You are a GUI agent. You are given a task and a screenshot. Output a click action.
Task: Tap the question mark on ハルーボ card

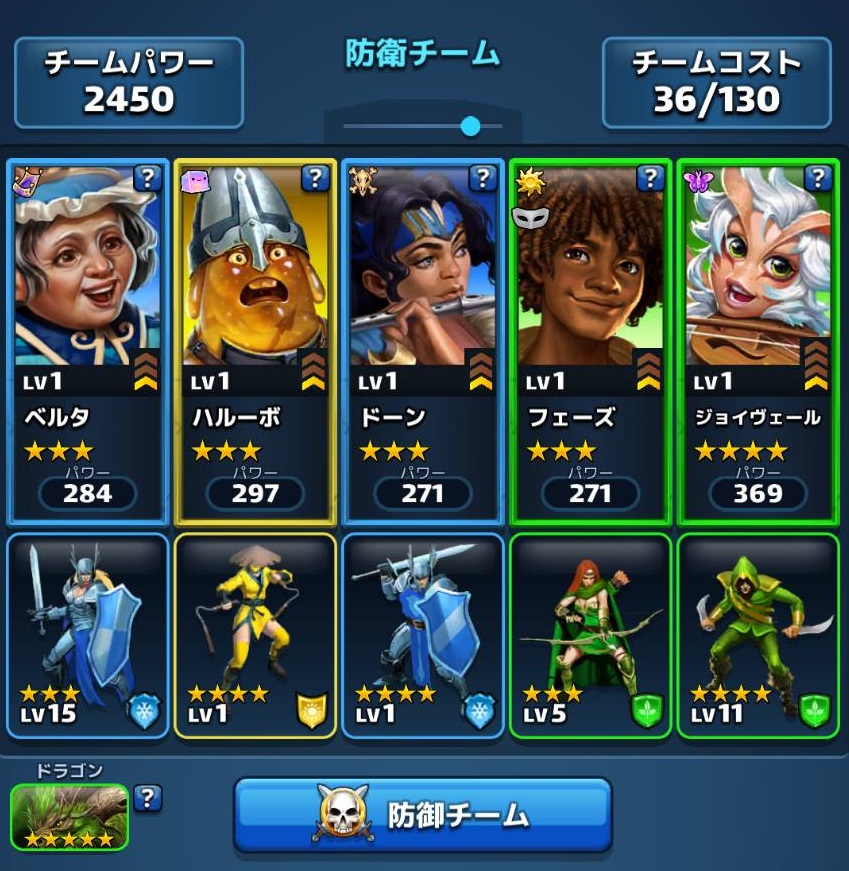(x=315, y=179)
